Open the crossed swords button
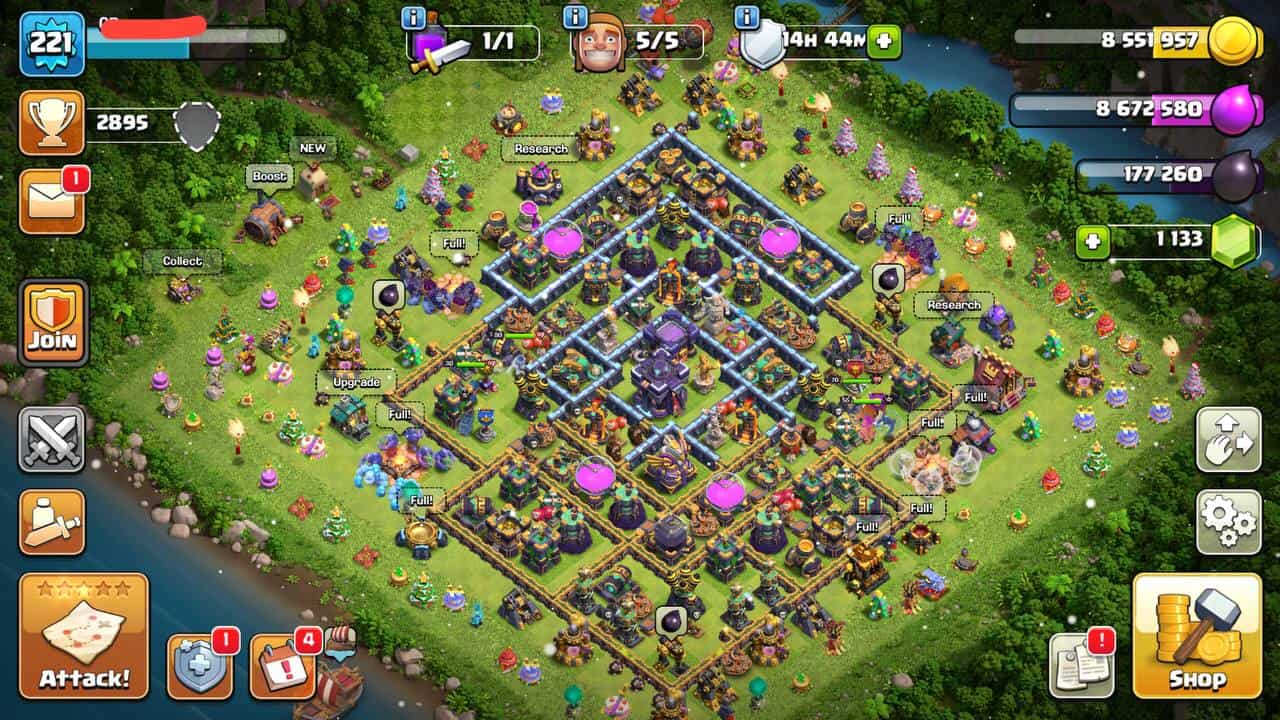 [52, 439]
